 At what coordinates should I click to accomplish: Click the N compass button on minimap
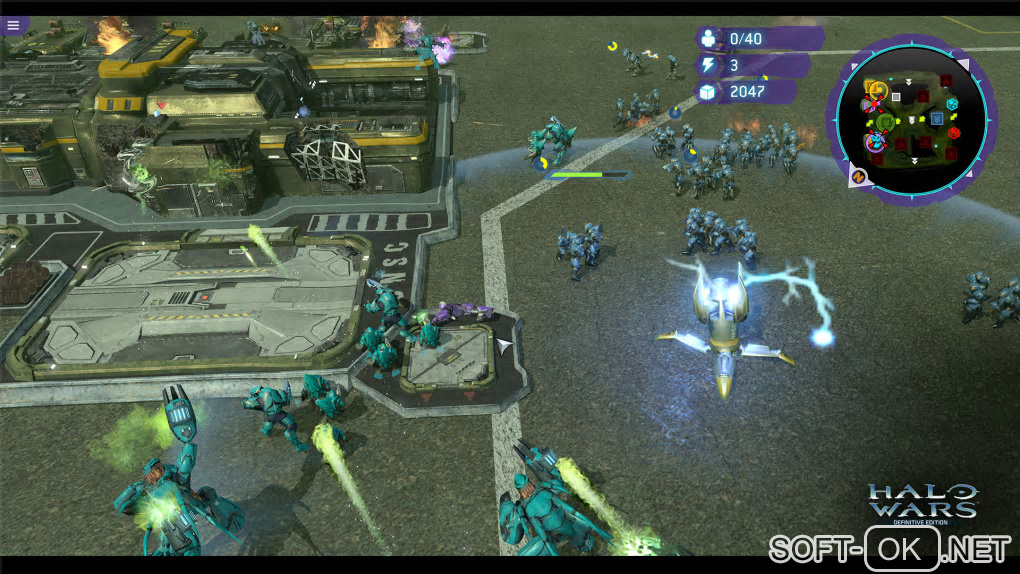pos(857,178)
